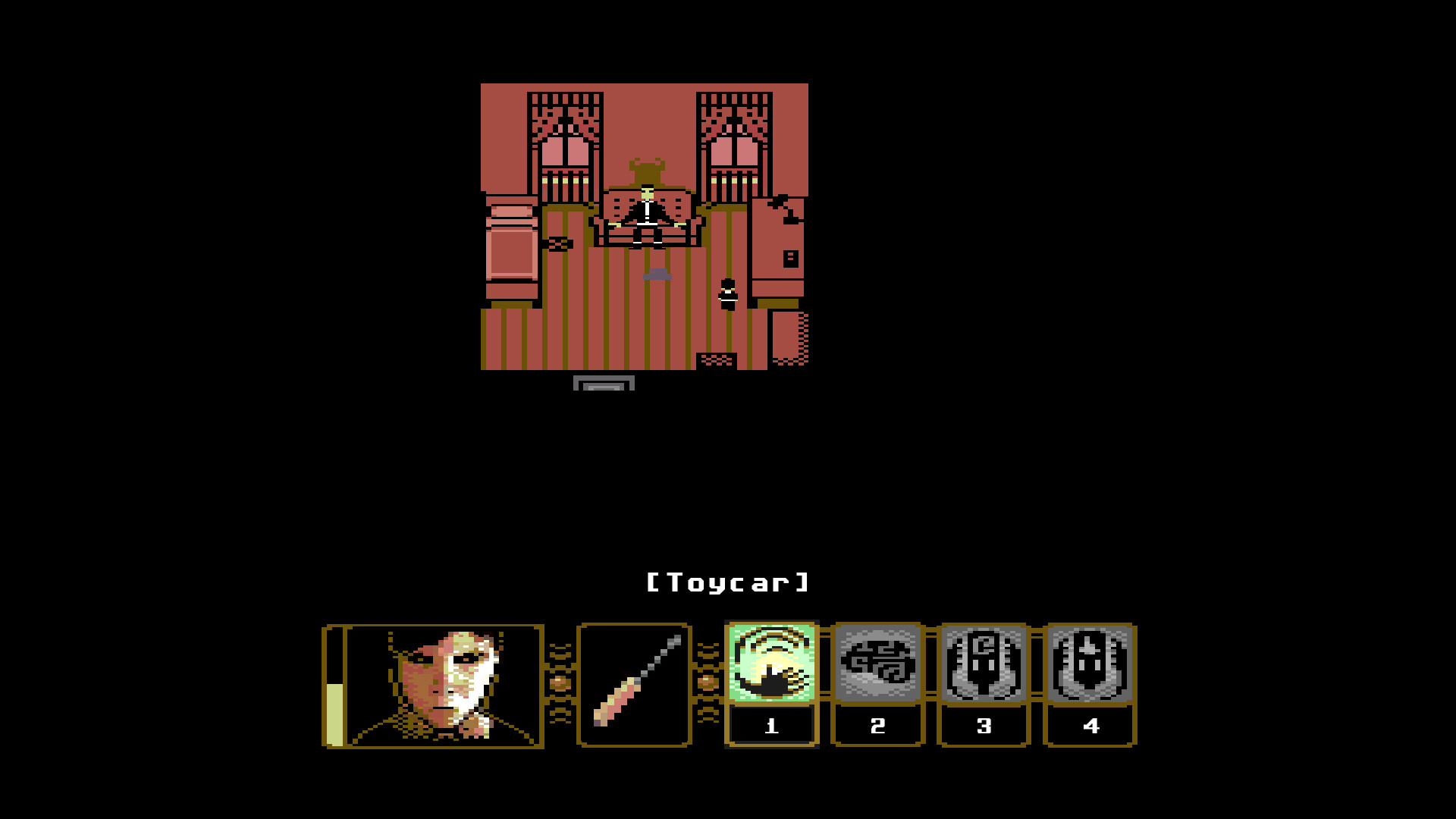Image resolution: width=1456 pixels, height=819 pixels.
Task: Pick up the hat on the floor
Action: pyautogui.click(x=657, y=275)
